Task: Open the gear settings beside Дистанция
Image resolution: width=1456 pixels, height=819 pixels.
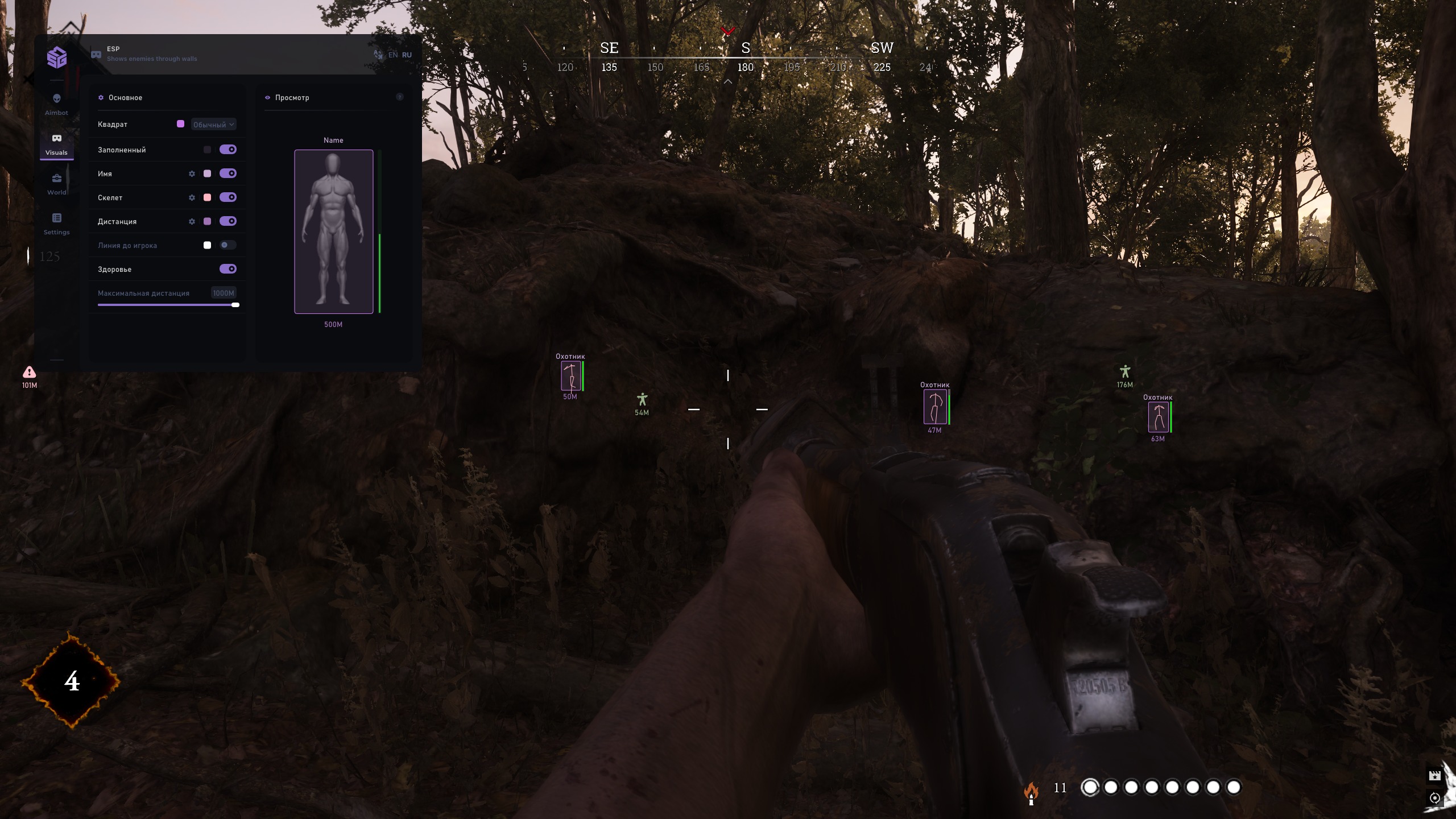Action: pos(192,221)
